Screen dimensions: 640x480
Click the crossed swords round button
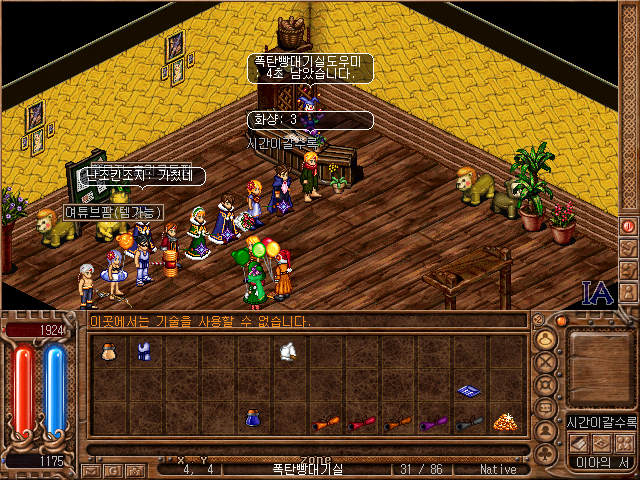point(546,360)
